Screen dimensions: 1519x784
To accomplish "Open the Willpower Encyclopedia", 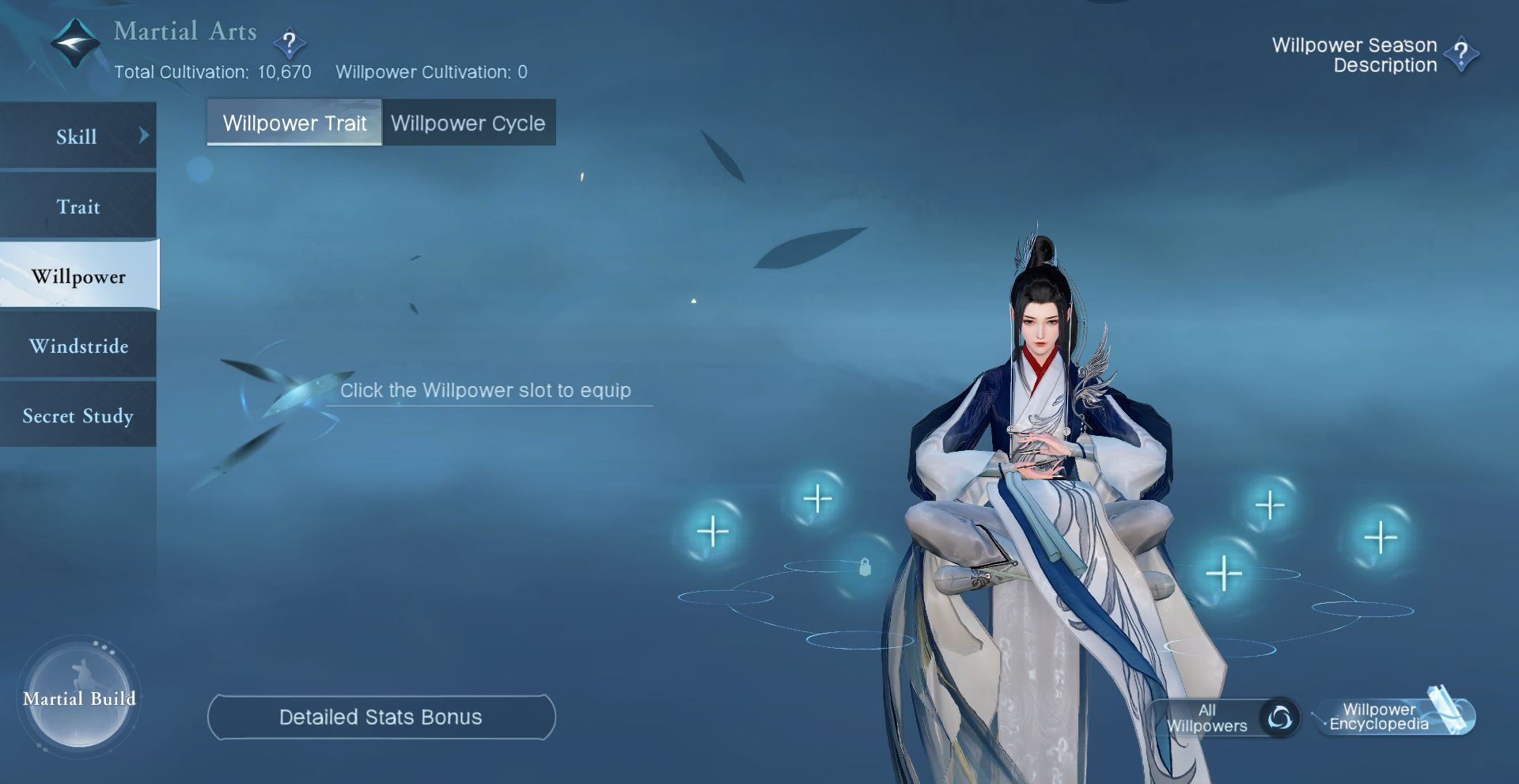I will pyautogui.click(x=1393, y=716).
